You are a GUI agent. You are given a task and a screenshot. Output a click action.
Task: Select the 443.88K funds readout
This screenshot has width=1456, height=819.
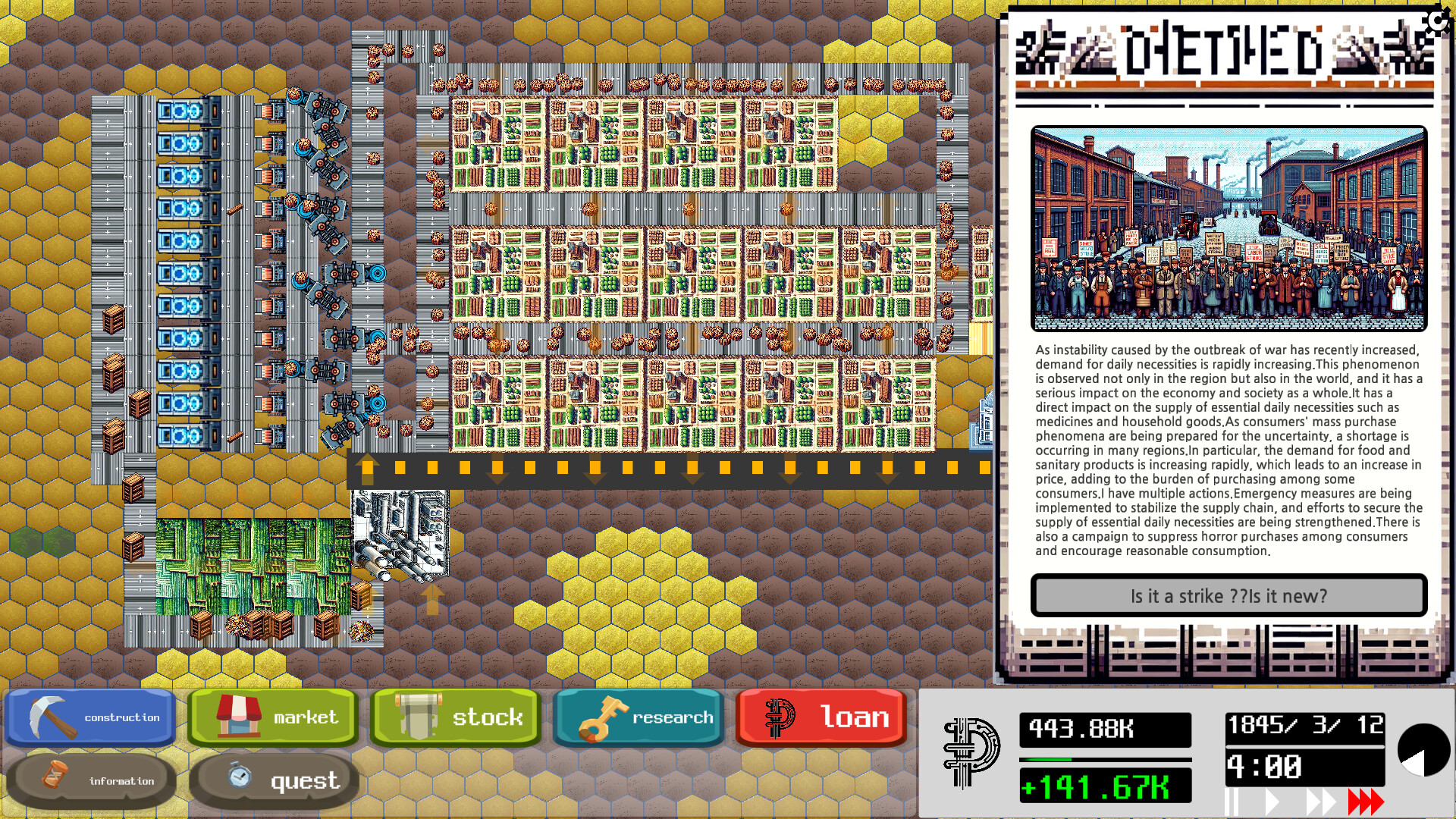point(1105,730)
